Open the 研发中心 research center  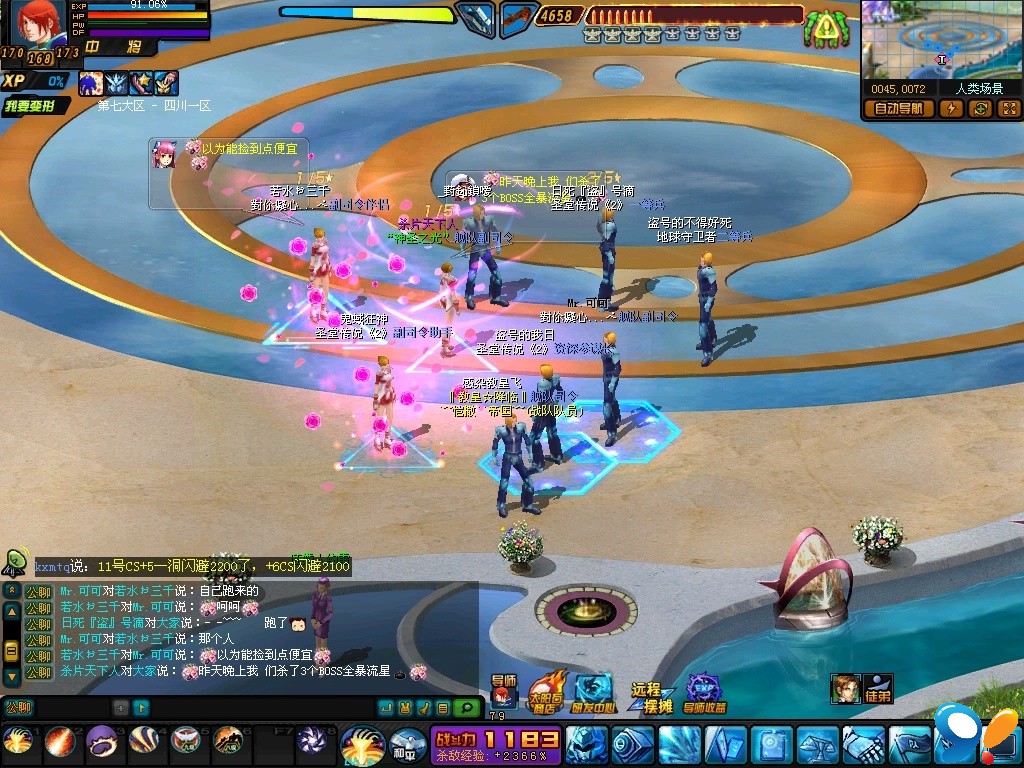click(593, 692)
